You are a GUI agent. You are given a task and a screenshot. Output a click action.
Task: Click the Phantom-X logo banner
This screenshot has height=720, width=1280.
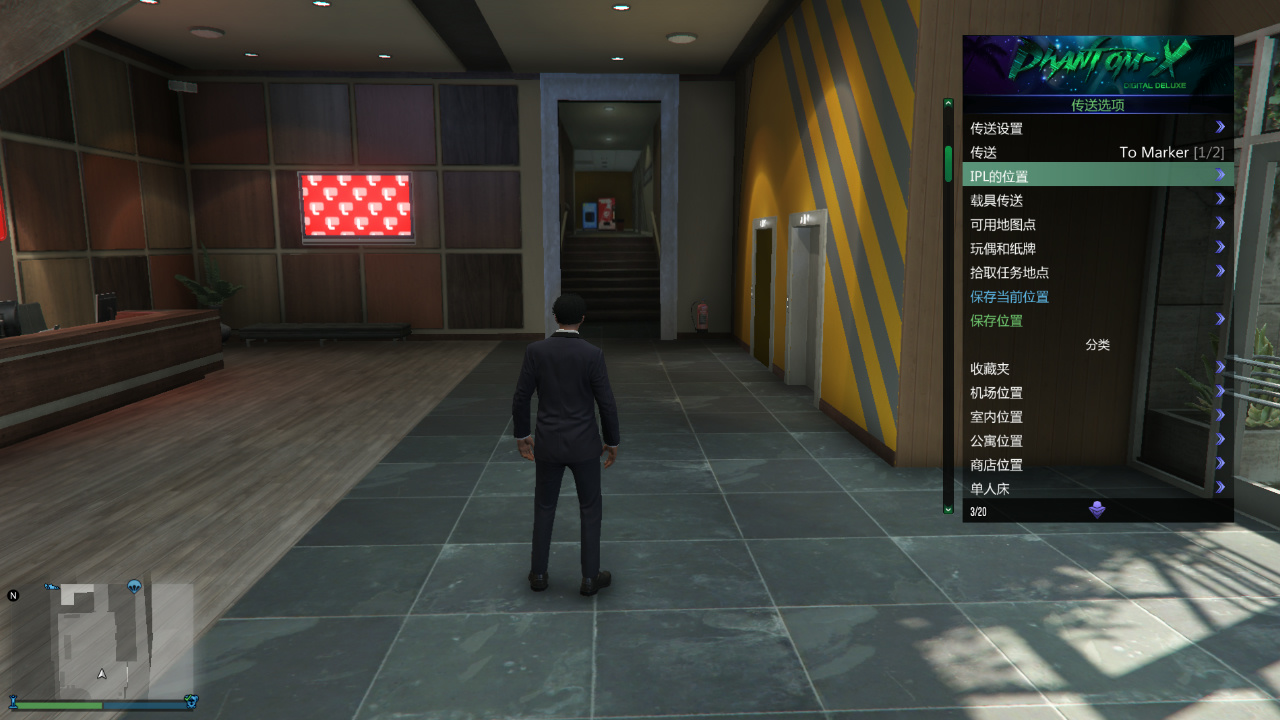[x=1097, y=62]
